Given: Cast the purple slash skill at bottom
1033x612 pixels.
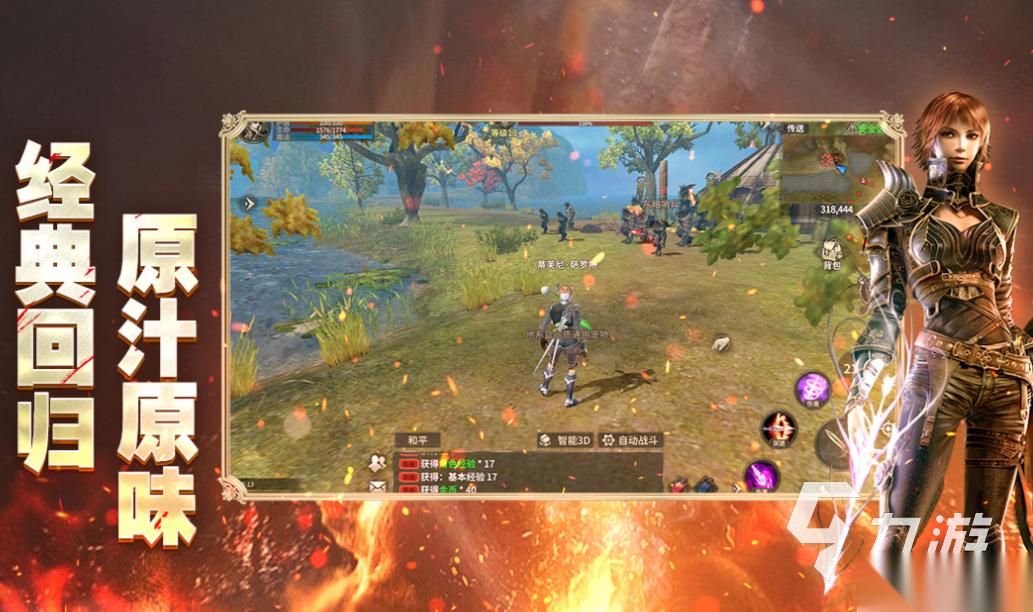Looking at the screenshot, I should tap(761, 475).
